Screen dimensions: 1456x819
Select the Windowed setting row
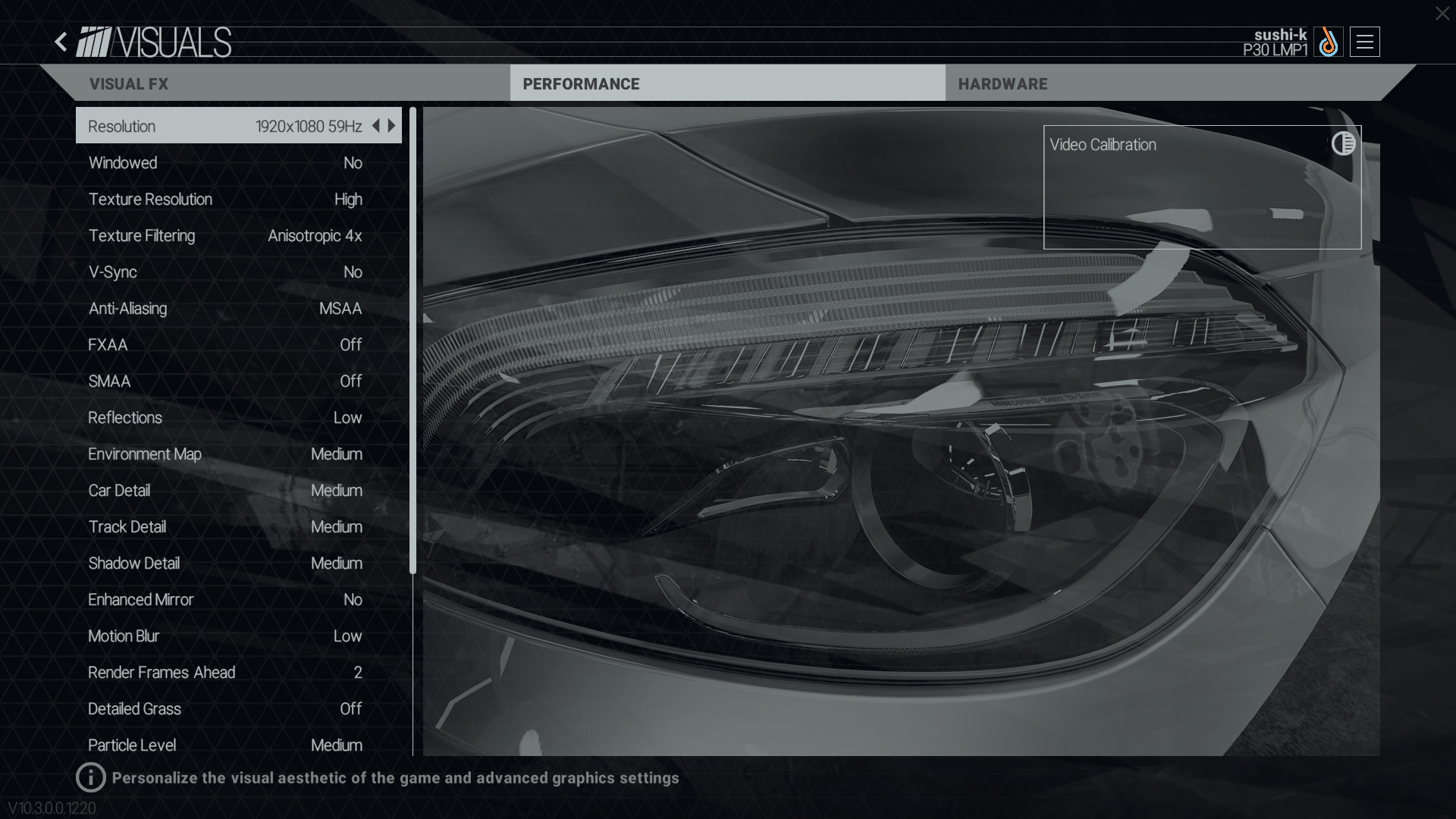[225, 163]
